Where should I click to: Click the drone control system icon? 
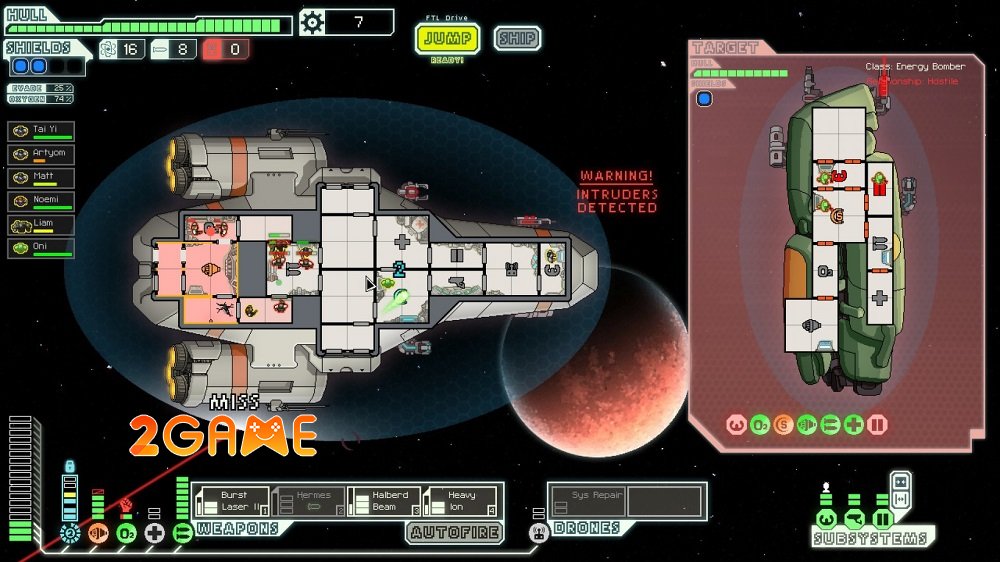(539, 533)
